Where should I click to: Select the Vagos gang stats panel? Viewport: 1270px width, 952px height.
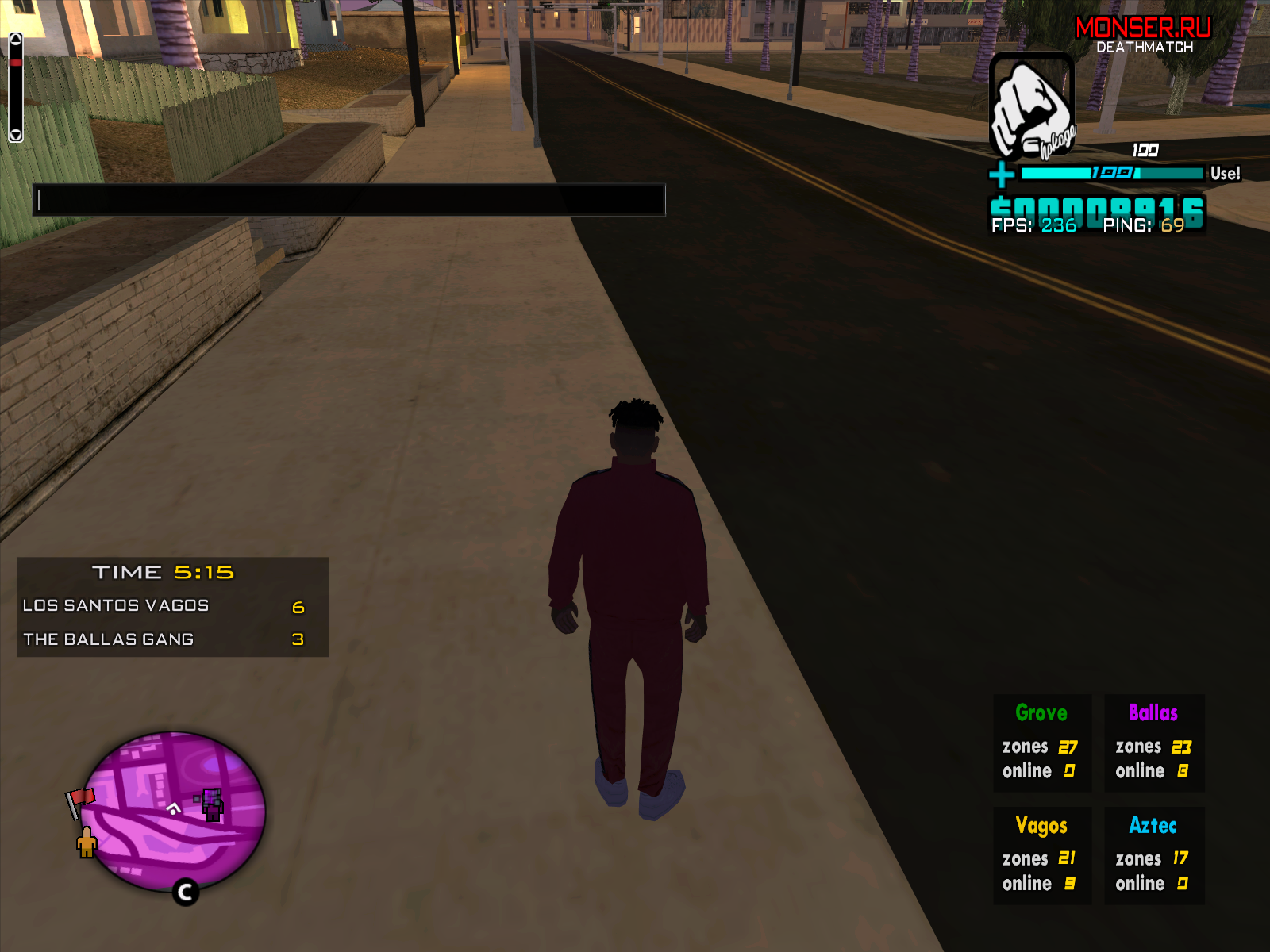1042,855
